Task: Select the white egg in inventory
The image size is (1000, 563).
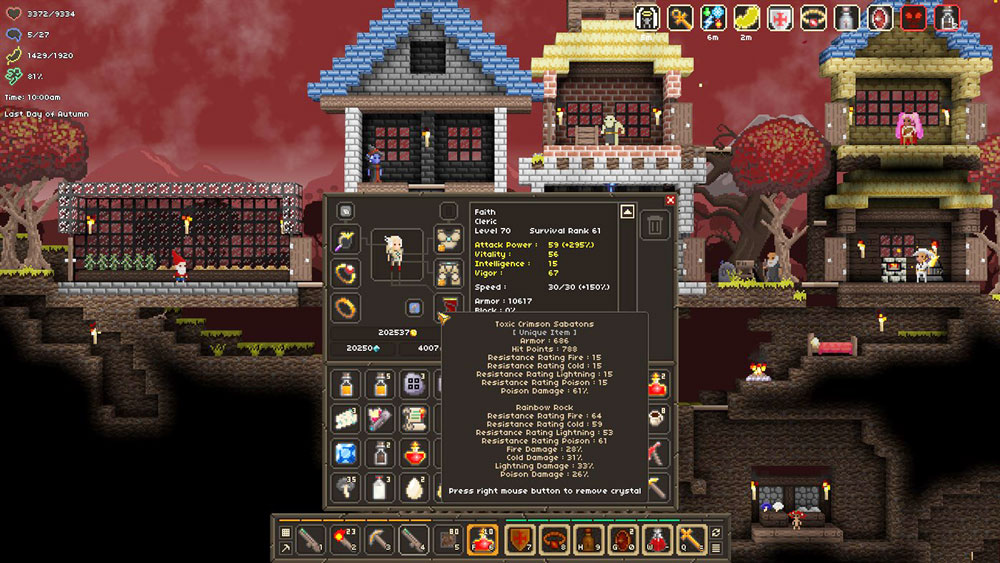Action: 412,487
